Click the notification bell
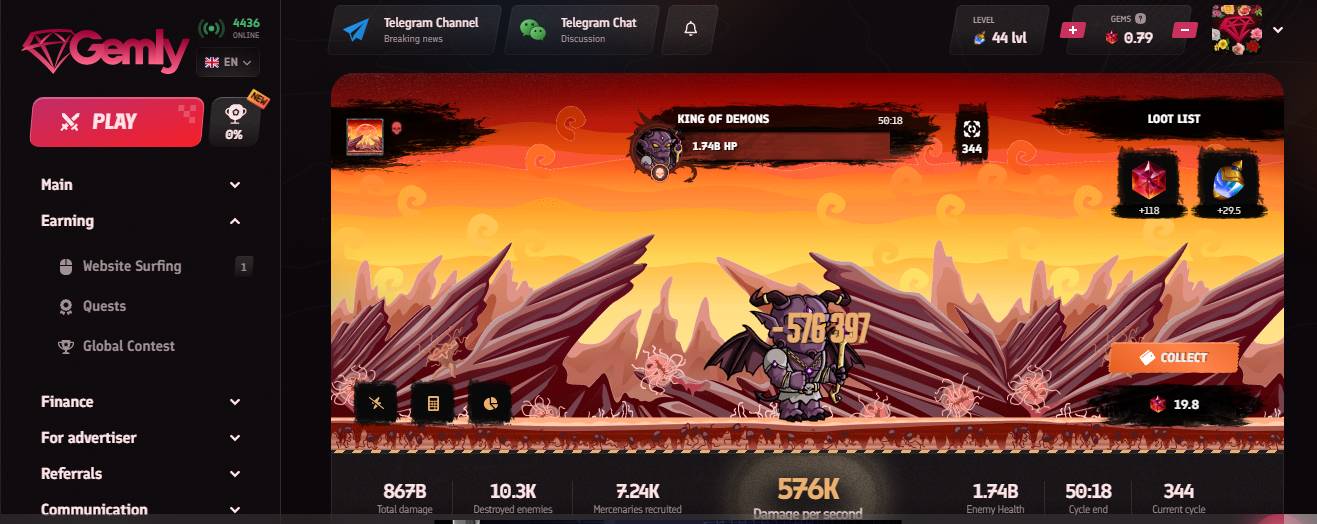Screen dimensions: 1317x524 pyautogui.click(x=690, y=30)
